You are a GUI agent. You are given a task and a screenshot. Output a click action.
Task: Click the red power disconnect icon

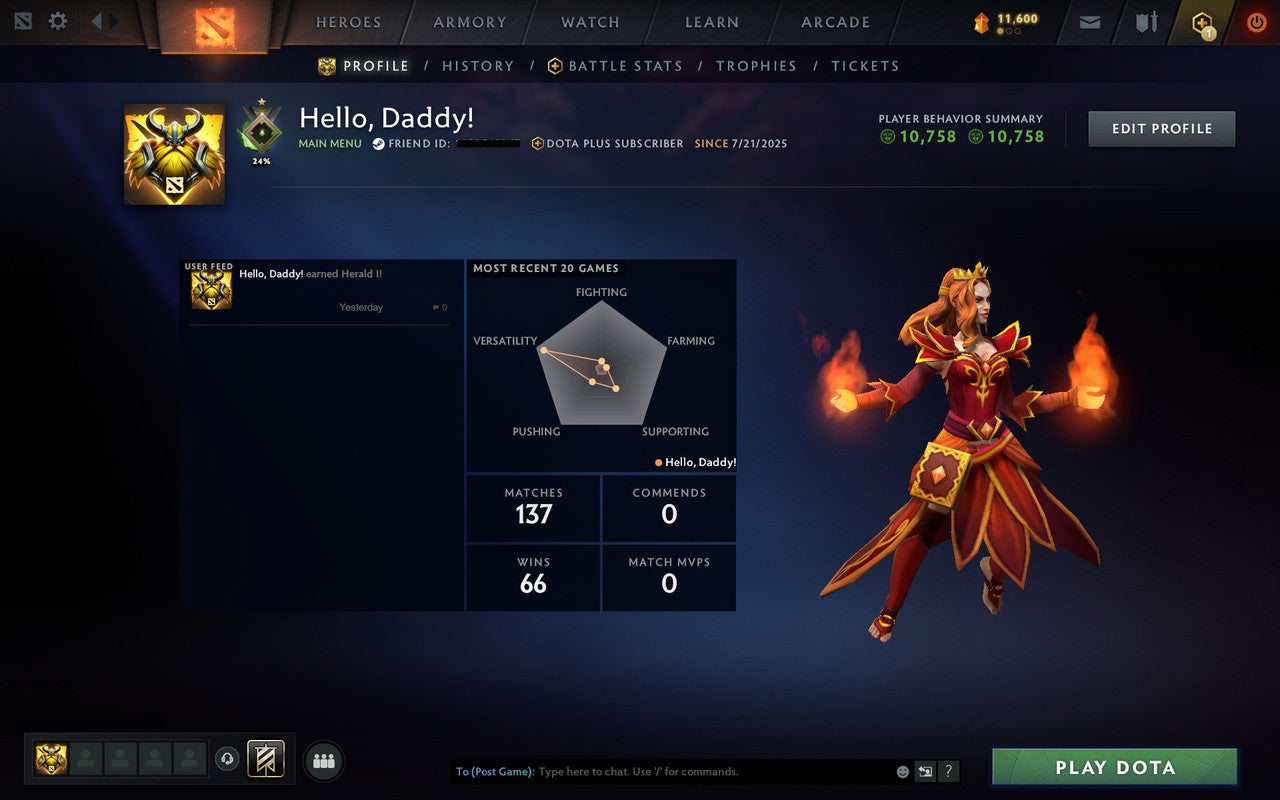click(1256, 21)
